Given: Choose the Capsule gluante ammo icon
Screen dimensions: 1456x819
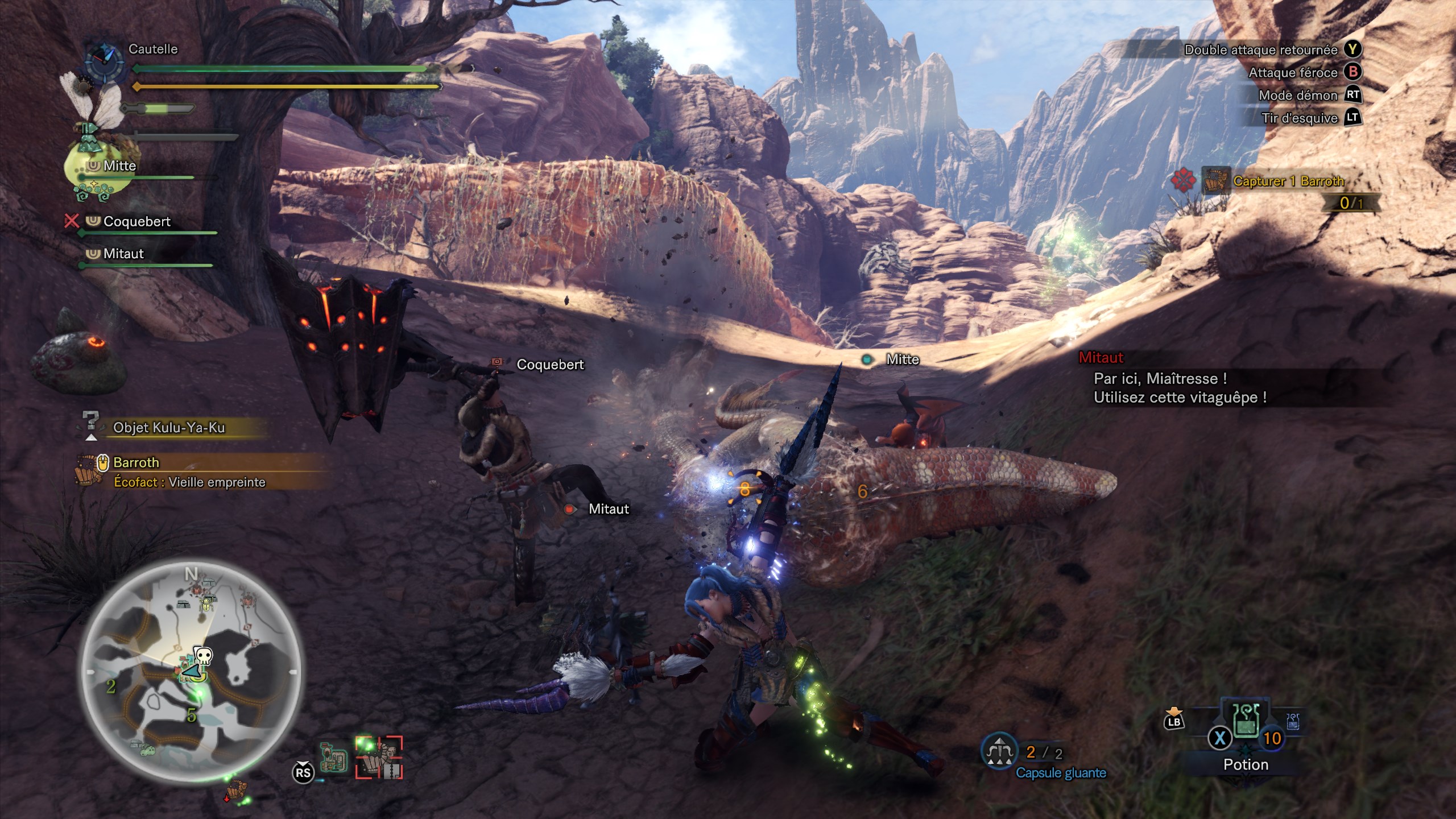Looking at the screenshot, I should [x=999, y=752].
